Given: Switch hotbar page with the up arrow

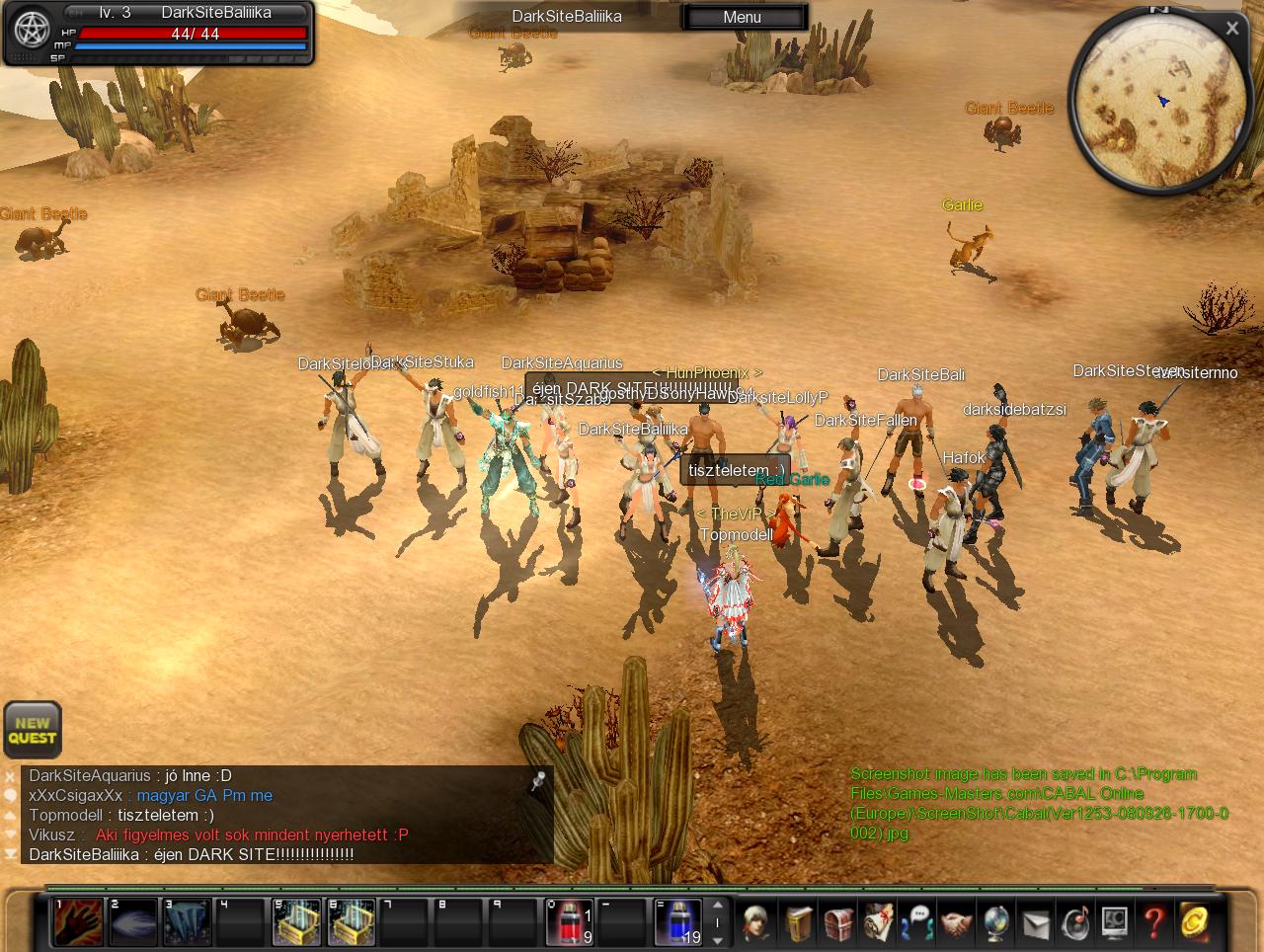Looking at the screenshot, I should coord(718,905).
